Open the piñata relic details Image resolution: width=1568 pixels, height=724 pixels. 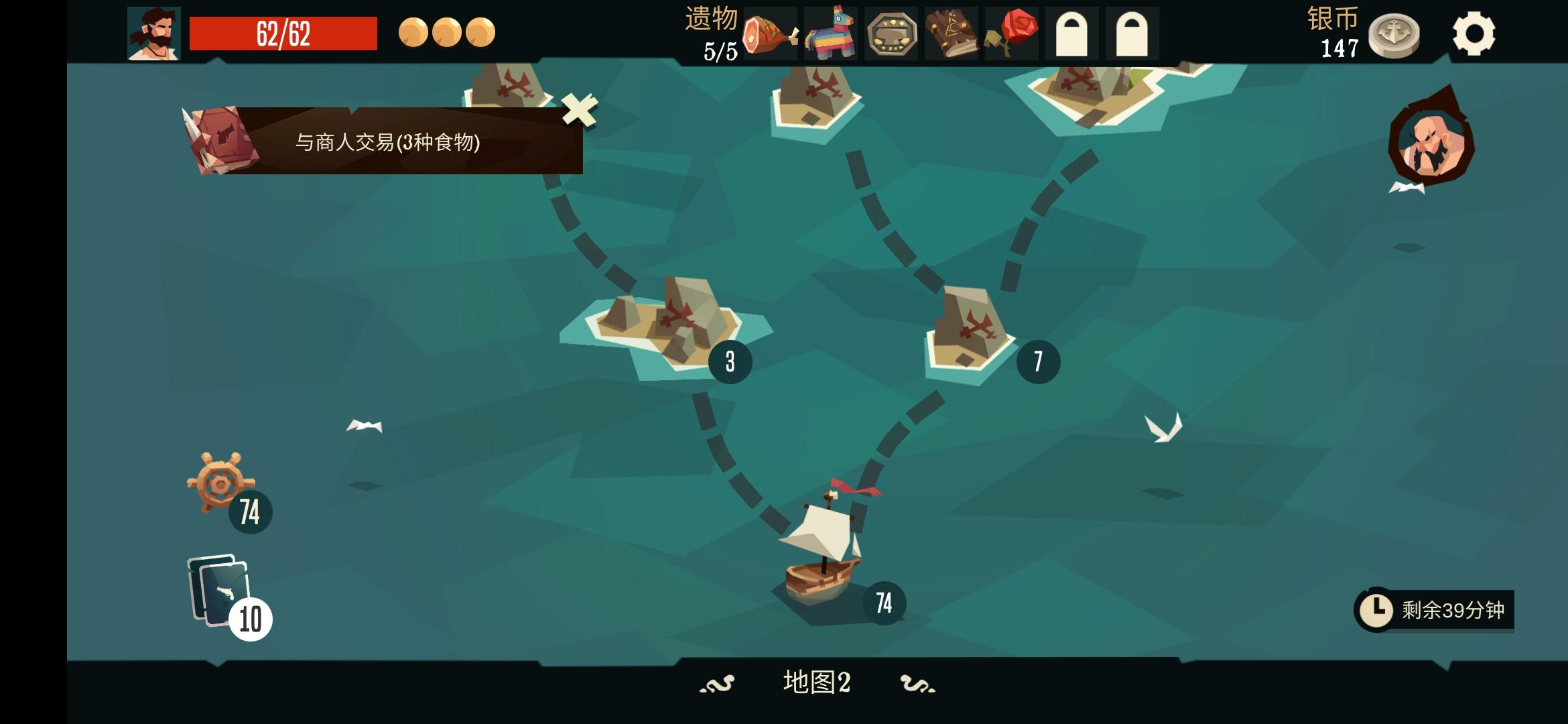(831, 32)
